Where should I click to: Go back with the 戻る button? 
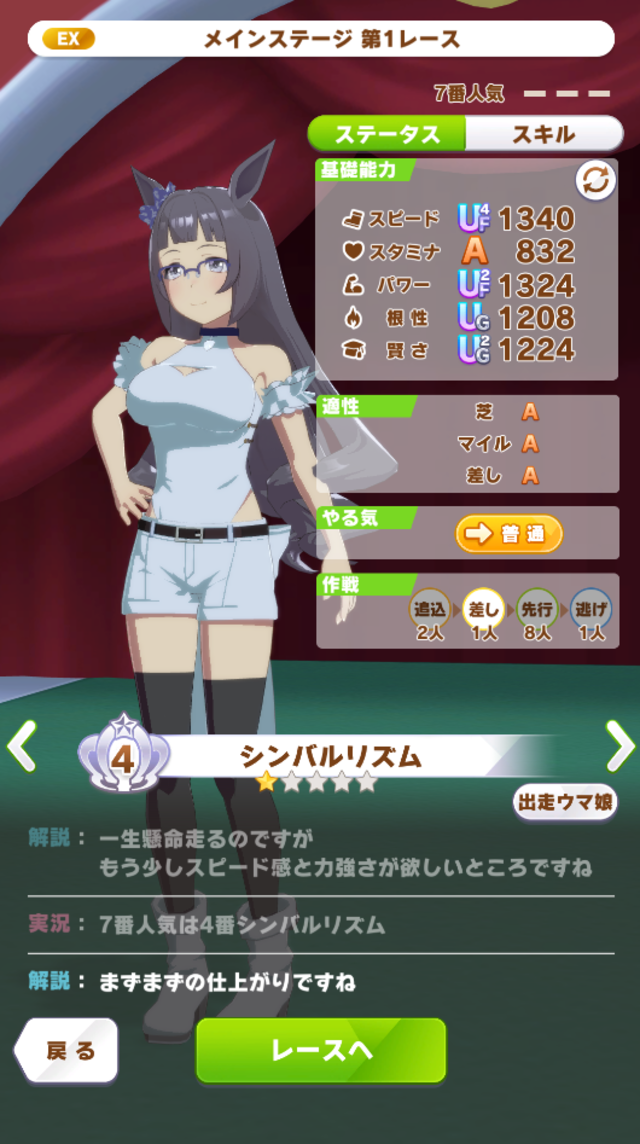point(68,1050)
